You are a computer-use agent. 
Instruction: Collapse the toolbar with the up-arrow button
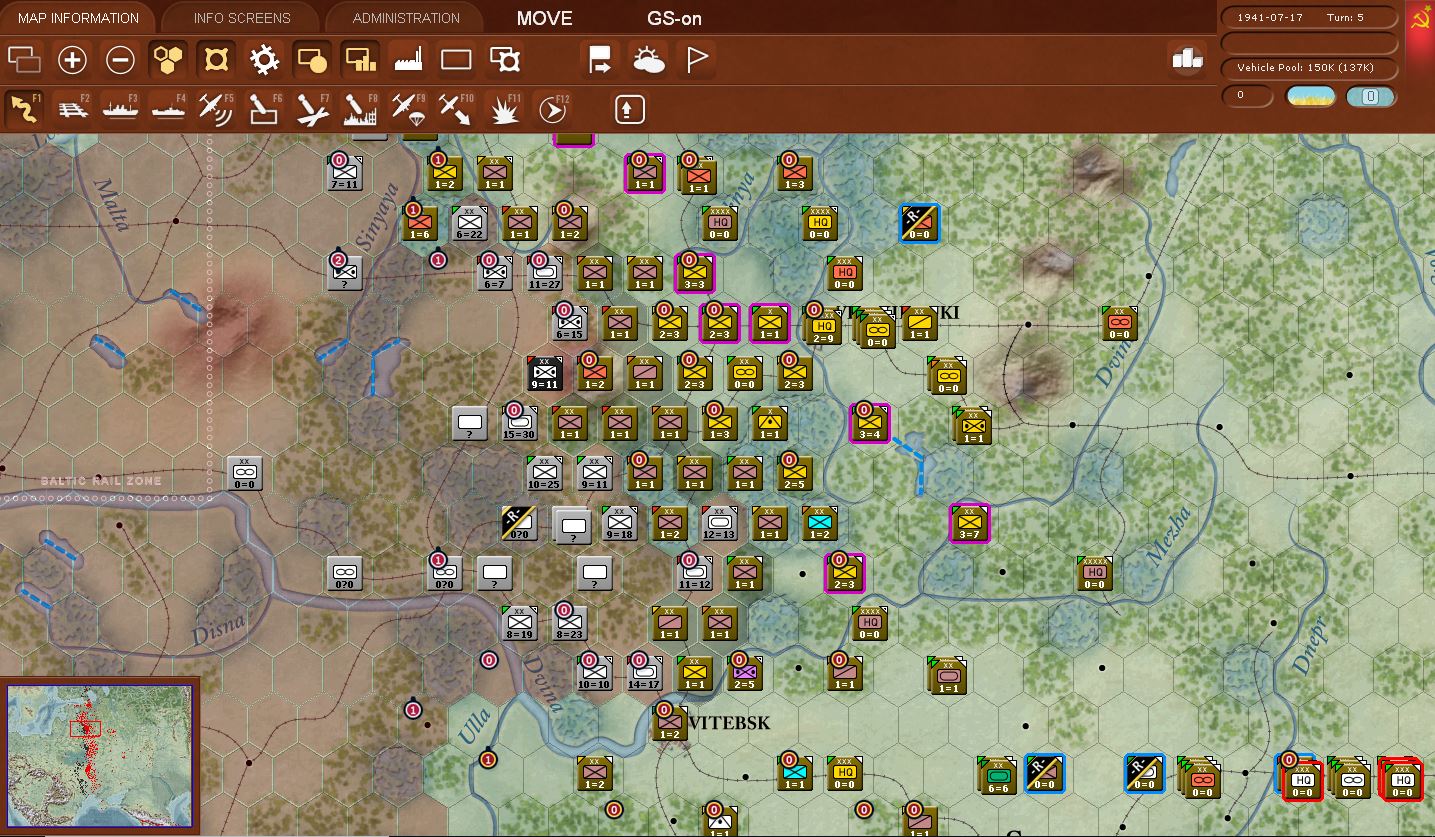(x=628, y=108)
